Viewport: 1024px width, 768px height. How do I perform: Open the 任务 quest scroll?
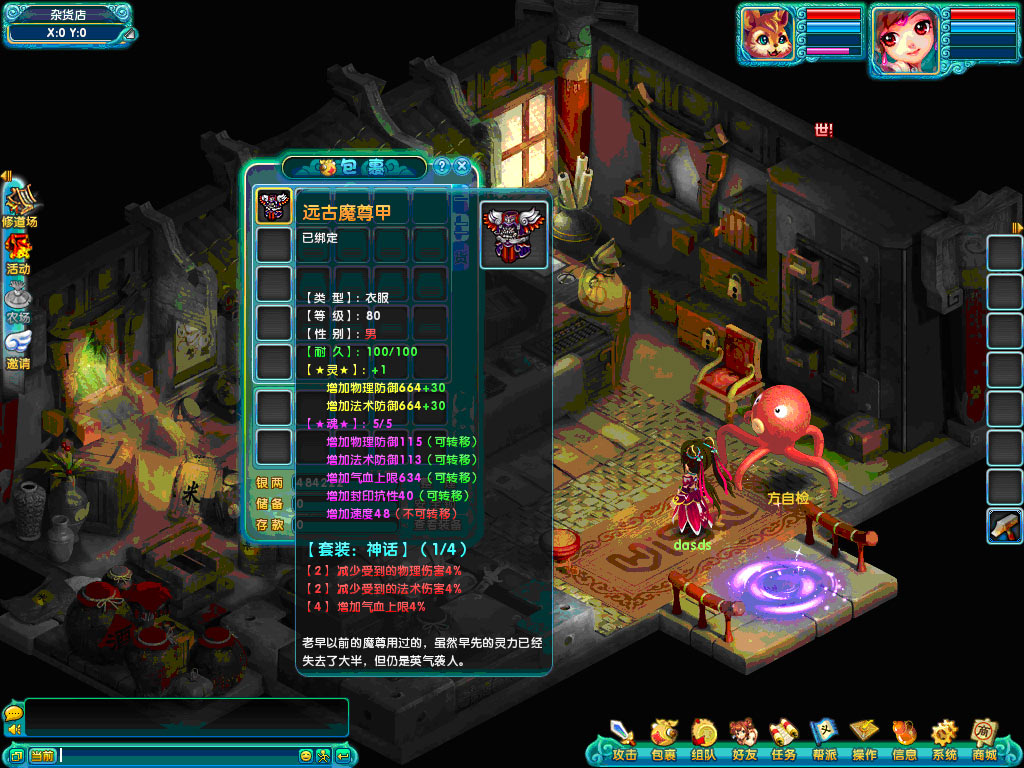[783, 738]
